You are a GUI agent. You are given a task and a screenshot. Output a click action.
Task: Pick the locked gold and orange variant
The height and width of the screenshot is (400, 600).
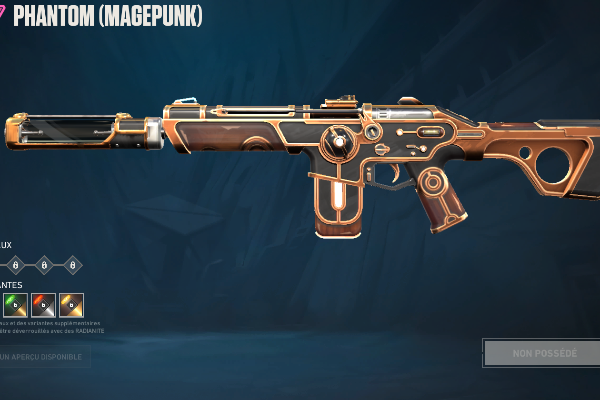(71, 305)
